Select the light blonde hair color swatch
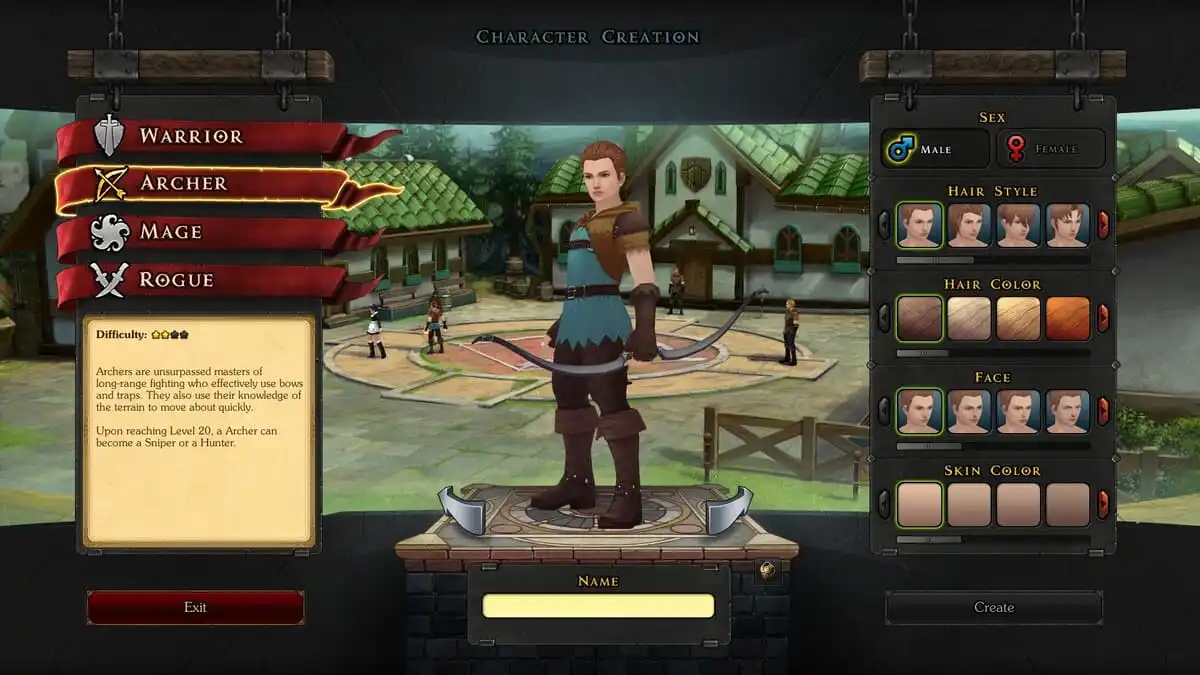 [969, 318]
